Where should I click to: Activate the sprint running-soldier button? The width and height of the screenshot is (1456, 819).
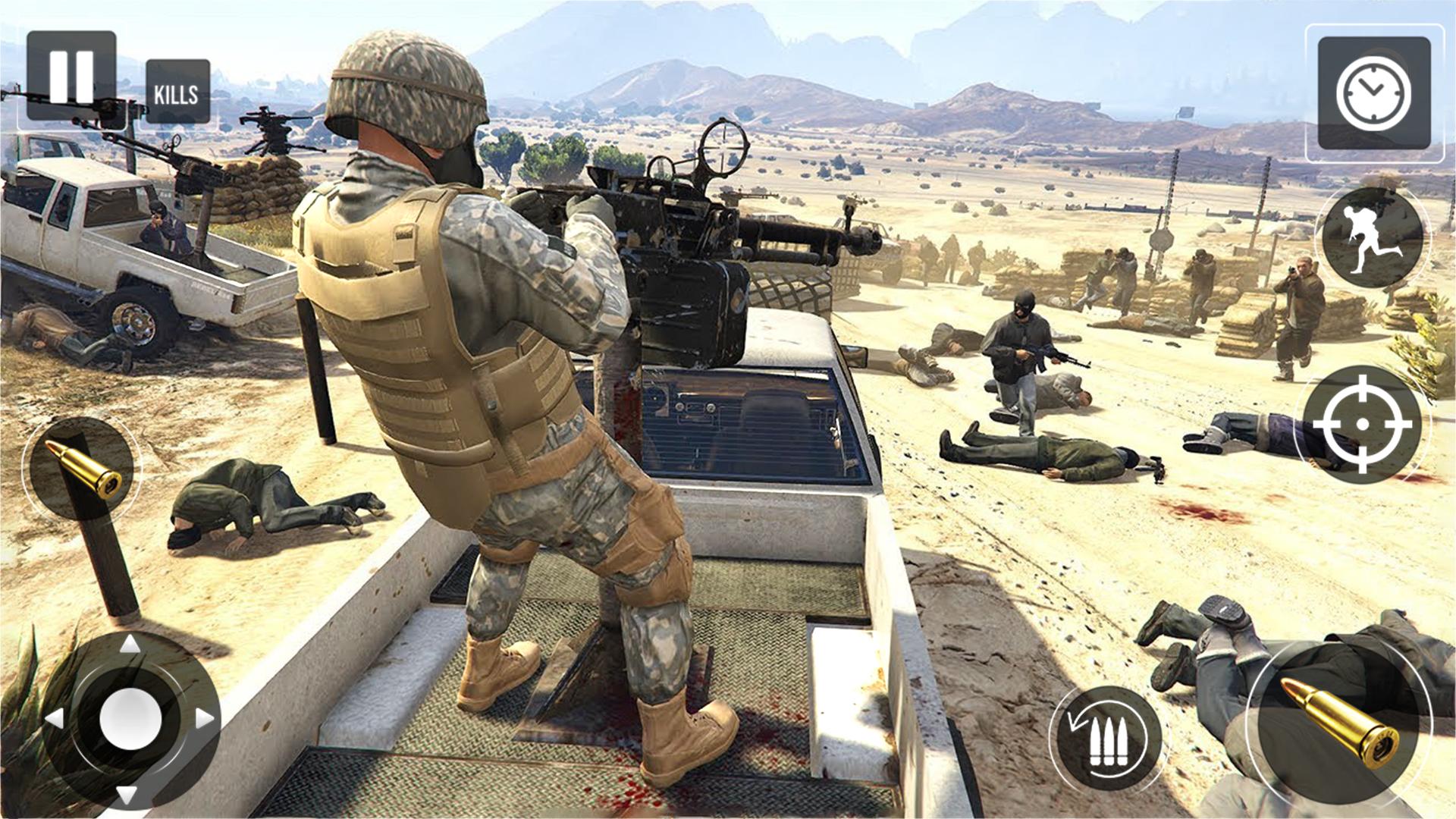coord(1372,237)
